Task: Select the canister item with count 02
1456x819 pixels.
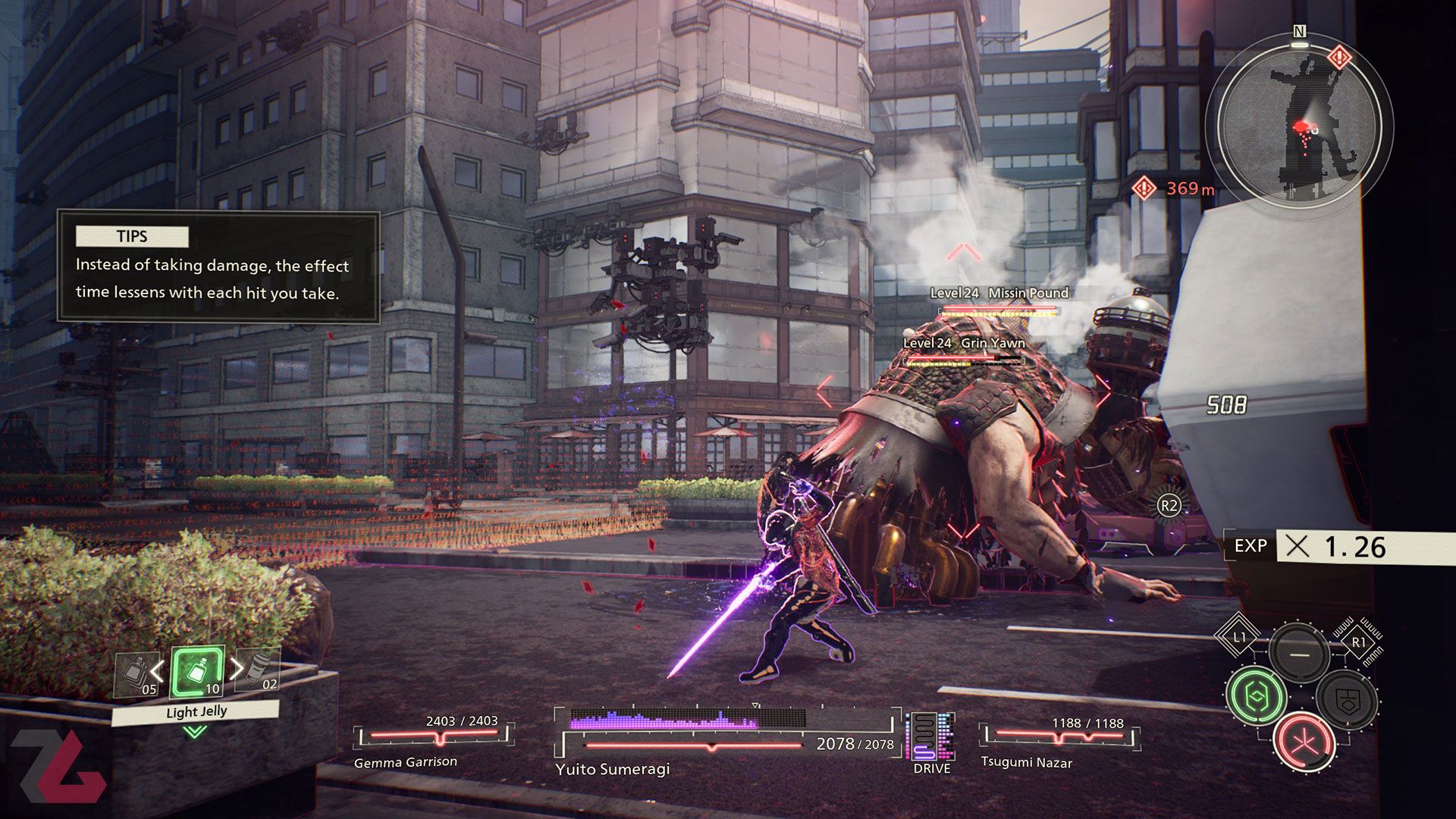Action: point(259,670)
